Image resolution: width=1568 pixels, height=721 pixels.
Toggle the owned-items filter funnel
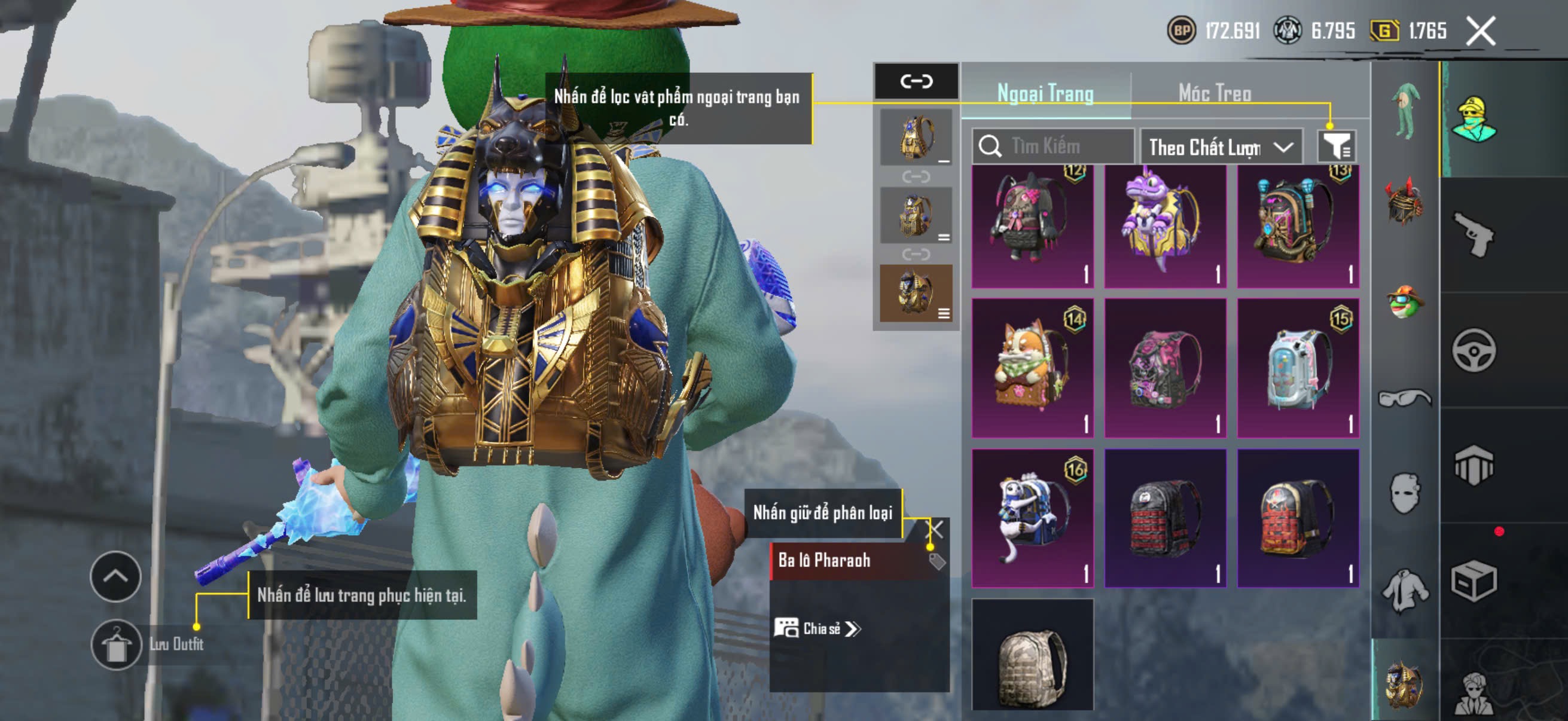[x=1335, y=146]
